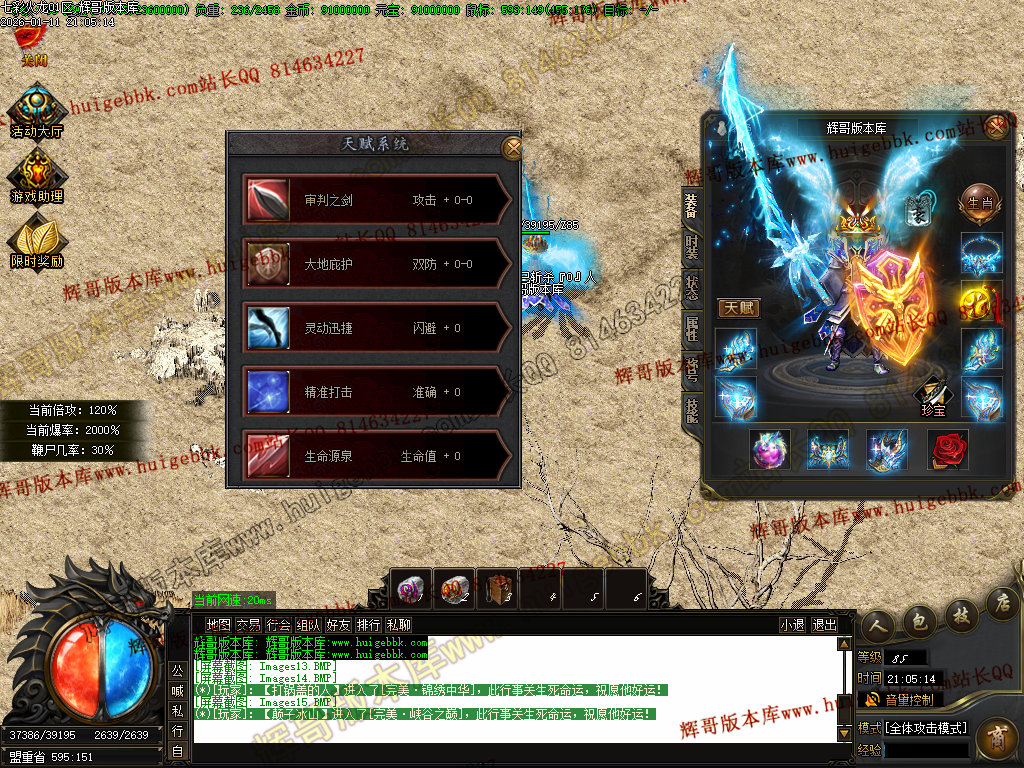Screen dimensions: 1024x768
Task: Choose the 大地庇护 defense talent
Action: coord(376,264)
